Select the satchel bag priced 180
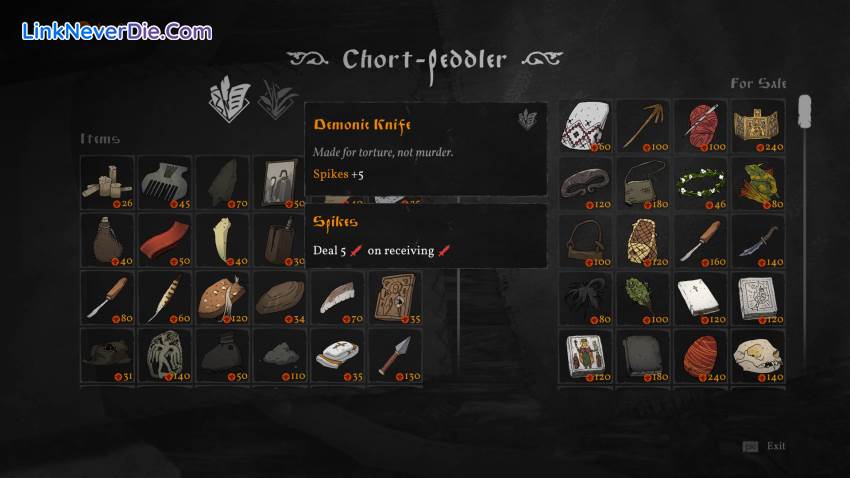850x478 pixels. (642, 183)
